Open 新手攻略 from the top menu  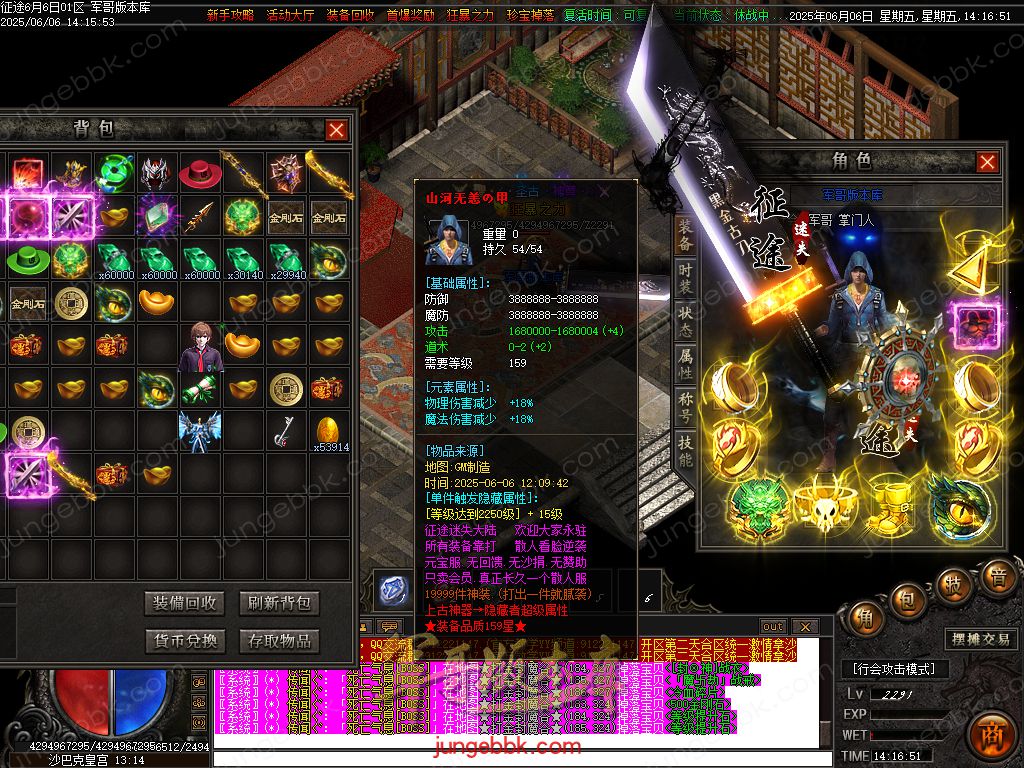(x=230, y=16)
